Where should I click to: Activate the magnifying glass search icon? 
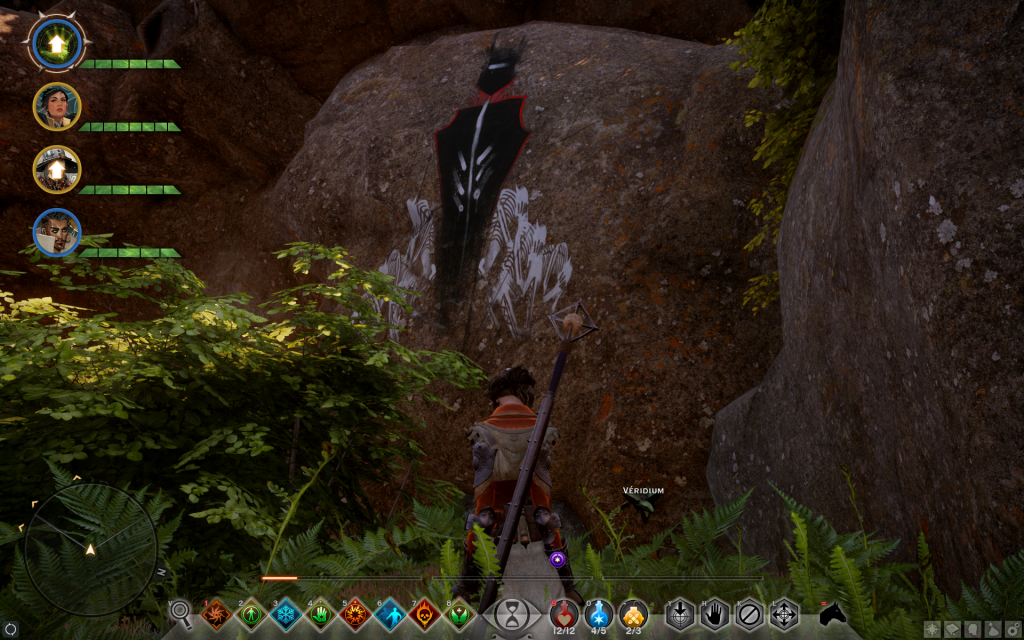pos(181,612)
